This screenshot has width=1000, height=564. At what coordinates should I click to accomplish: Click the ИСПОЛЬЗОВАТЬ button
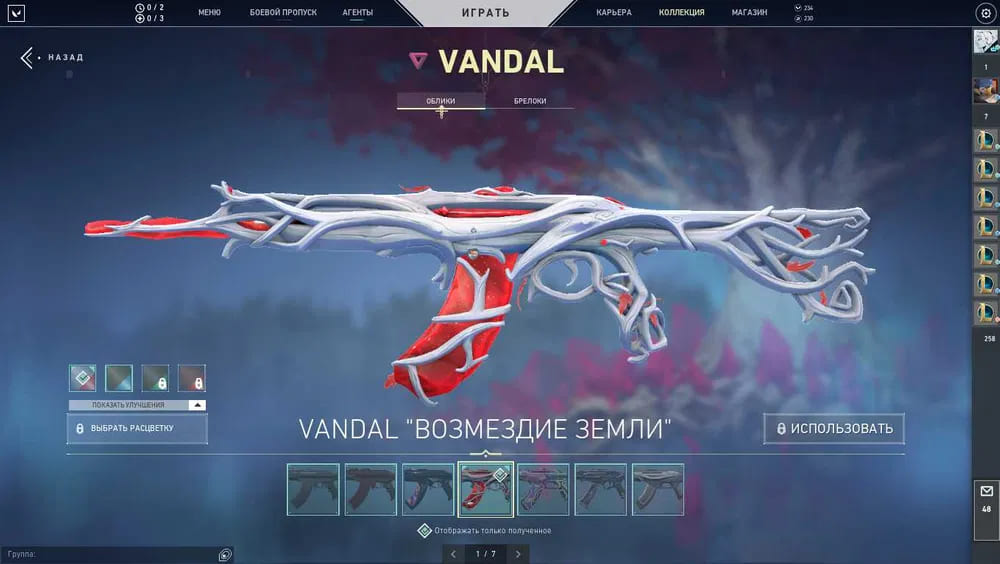pyautogui.click(x=834, y=429)
